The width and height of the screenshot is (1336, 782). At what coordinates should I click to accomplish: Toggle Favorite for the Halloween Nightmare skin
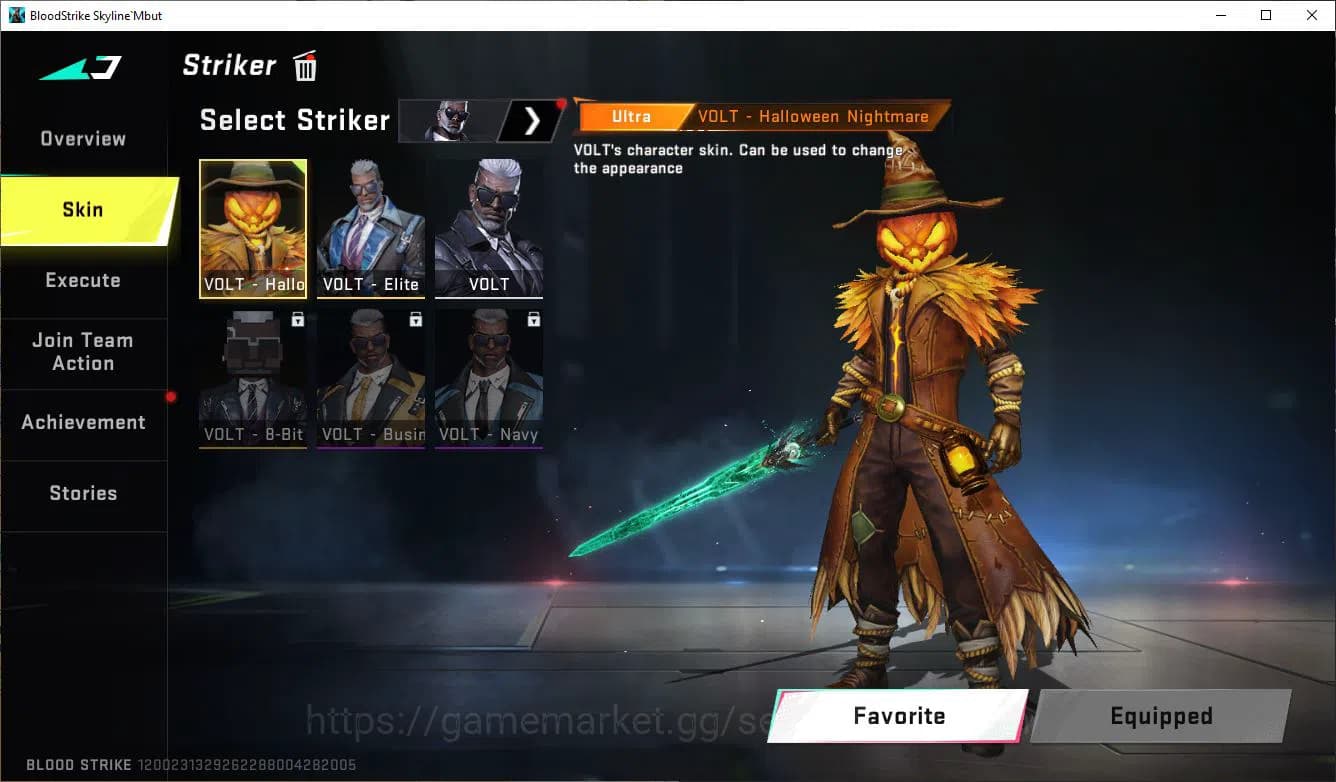point(899,715)
